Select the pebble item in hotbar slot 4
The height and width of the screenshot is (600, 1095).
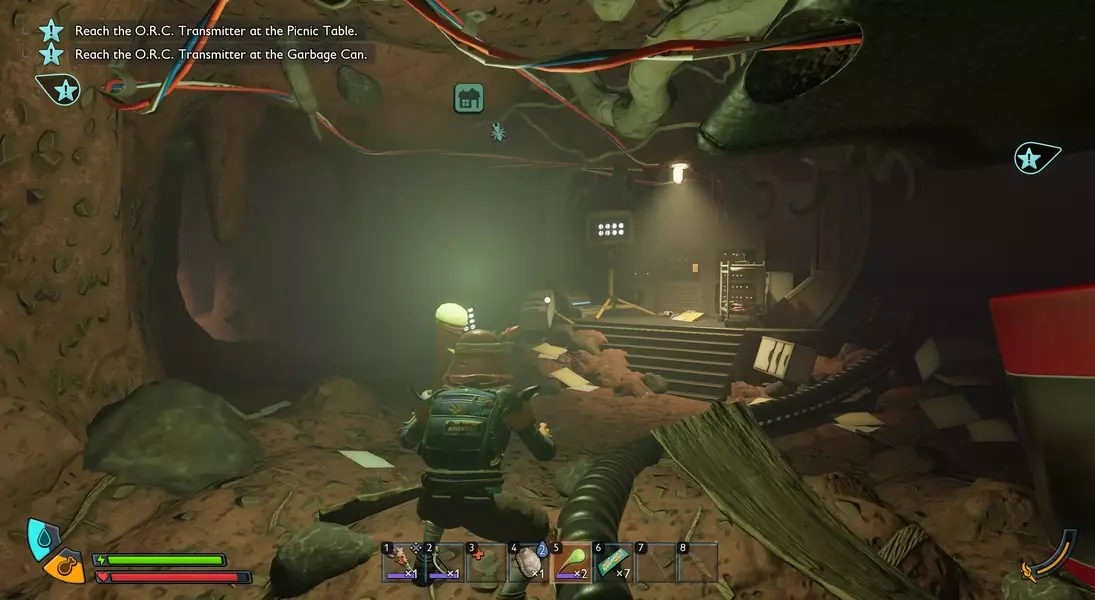(529, 562)
